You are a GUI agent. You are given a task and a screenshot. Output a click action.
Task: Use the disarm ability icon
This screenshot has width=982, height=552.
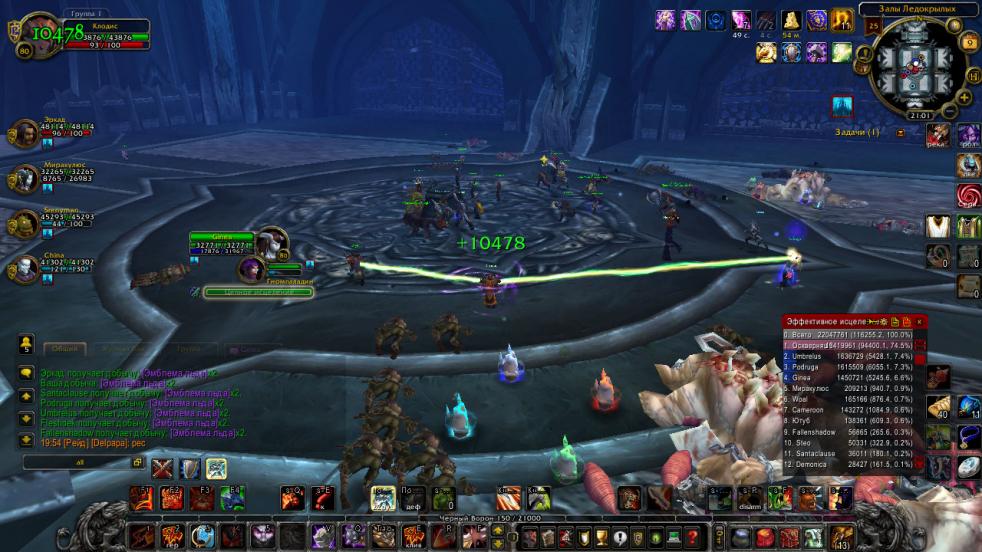pyautogui.click(x=750, y=497)
